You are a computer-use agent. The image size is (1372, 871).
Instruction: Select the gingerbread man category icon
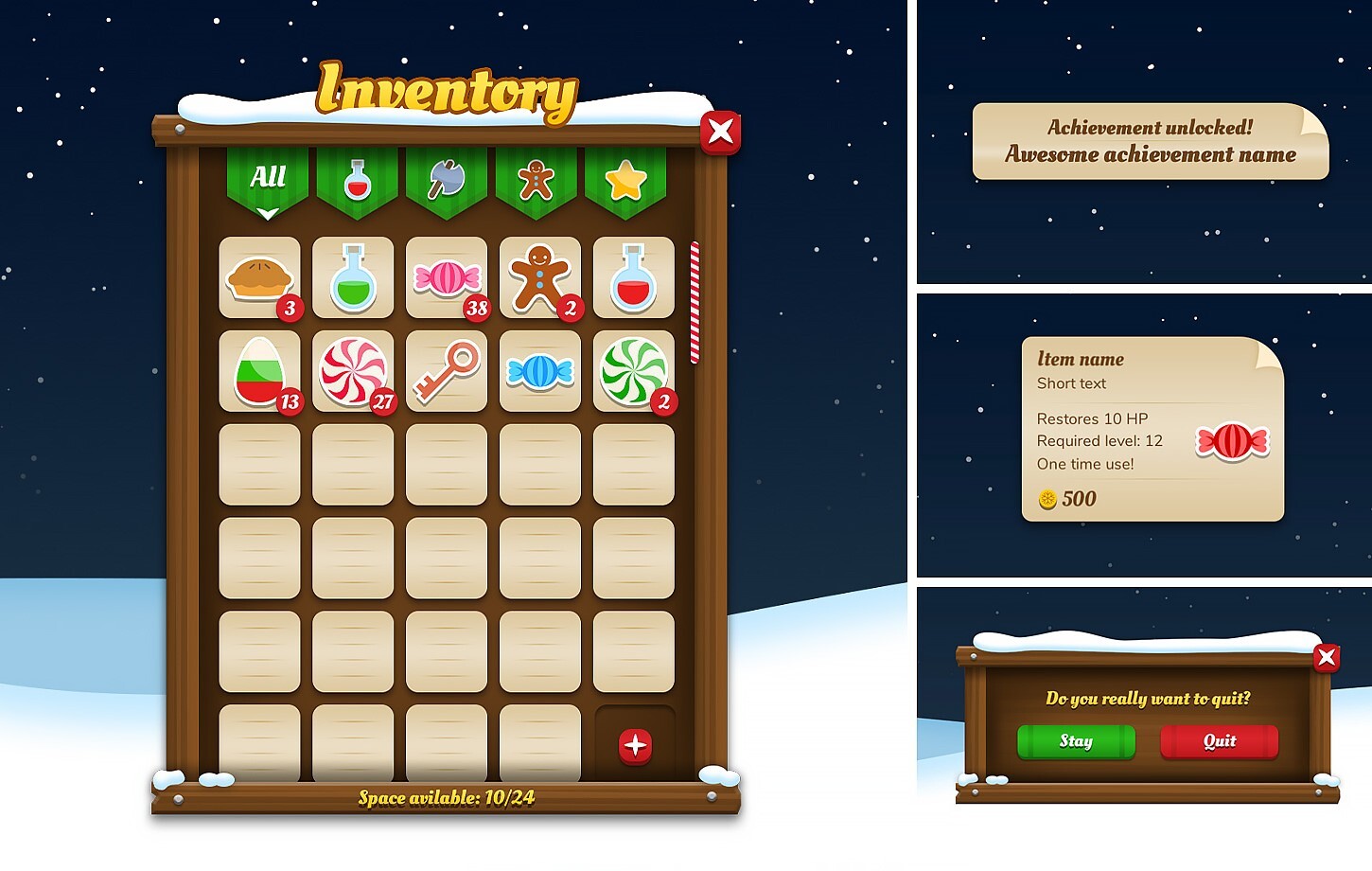pyautogui.click(x=536, y=179)
